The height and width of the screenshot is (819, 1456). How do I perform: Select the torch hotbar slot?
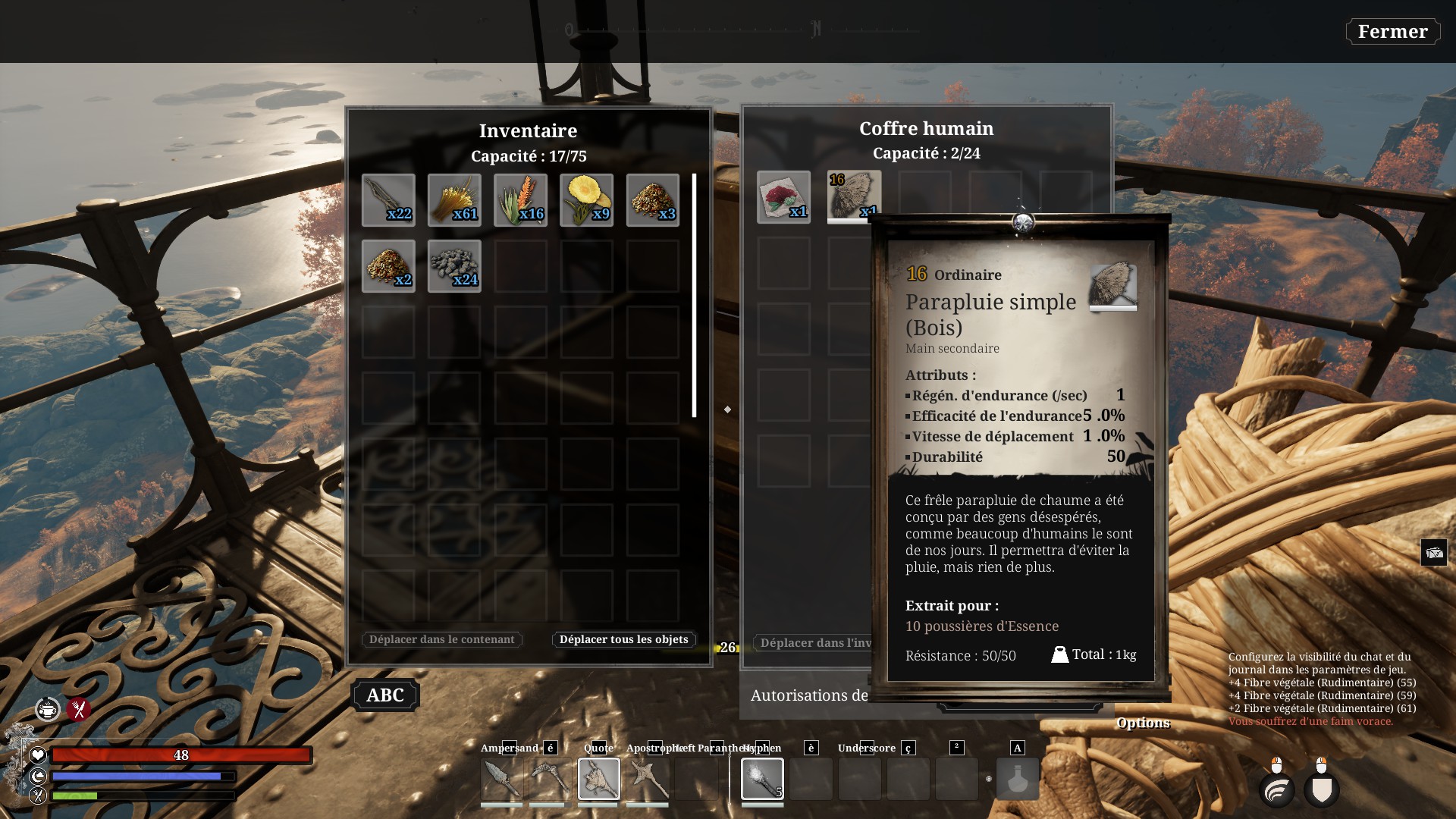click(x=762, y=779)
